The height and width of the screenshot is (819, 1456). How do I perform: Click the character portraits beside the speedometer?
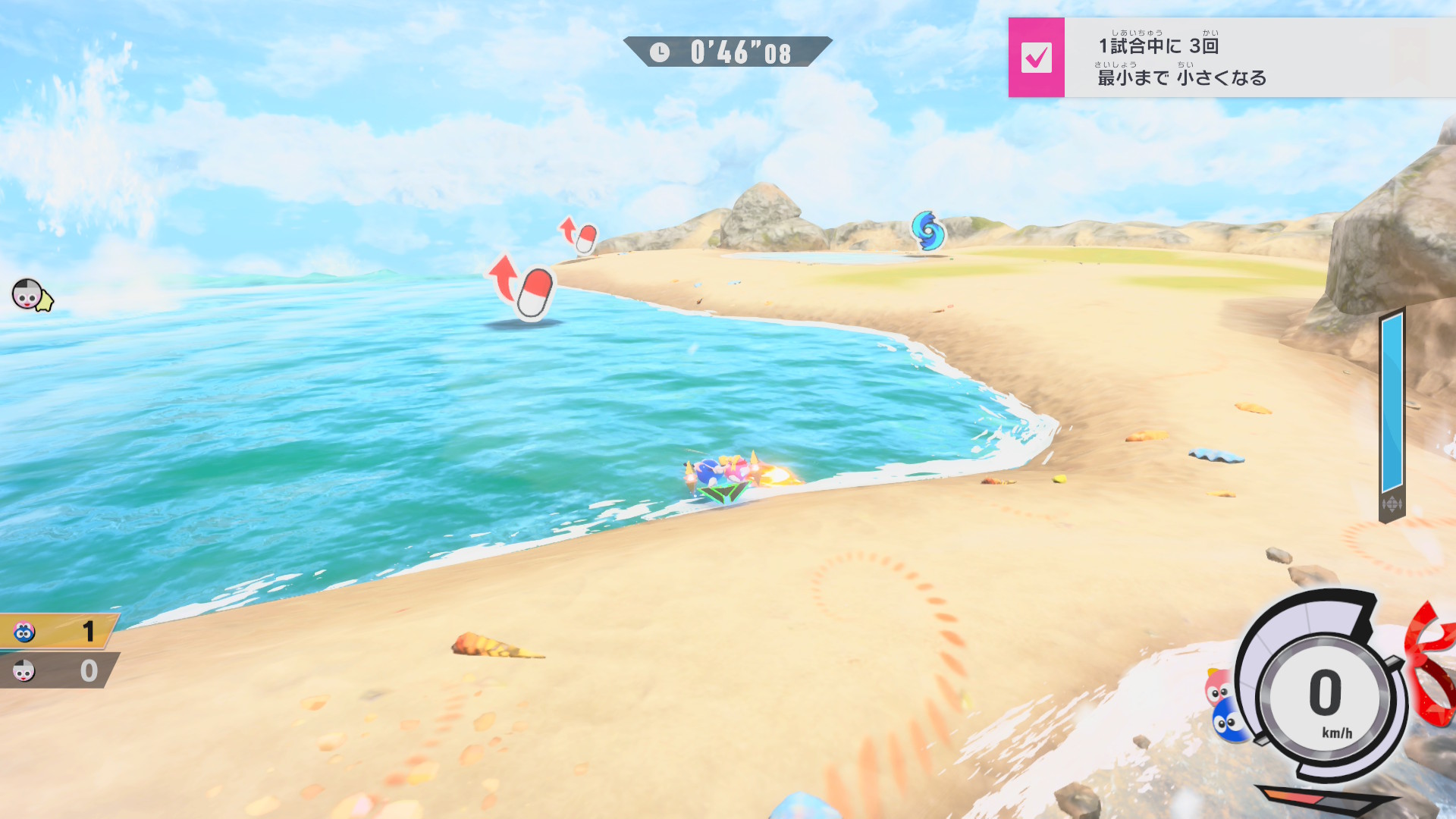1223,705
